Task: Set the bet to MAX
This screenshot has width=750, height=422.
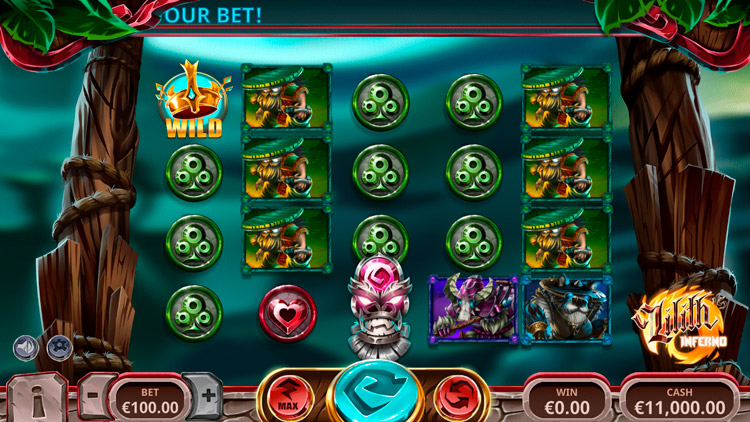Action: click(289, 396)
